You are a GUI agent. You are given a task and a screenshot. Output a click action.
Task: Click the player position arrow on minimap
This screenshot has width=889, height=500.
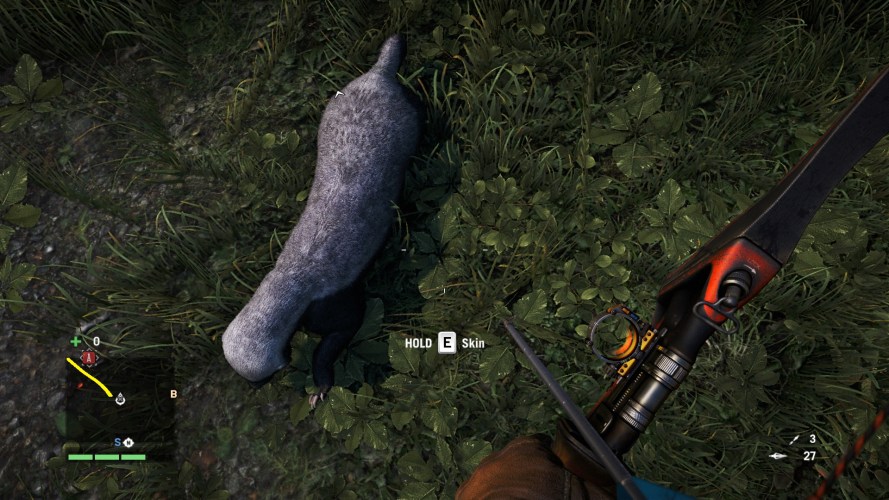(x=119, y=399)
